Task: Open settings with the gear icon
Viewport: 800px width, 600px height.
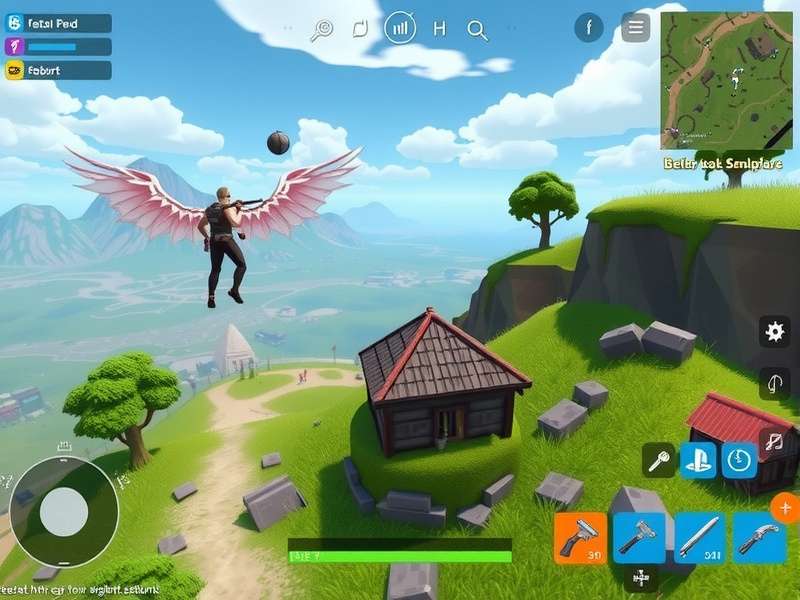Action: [773, 332]
